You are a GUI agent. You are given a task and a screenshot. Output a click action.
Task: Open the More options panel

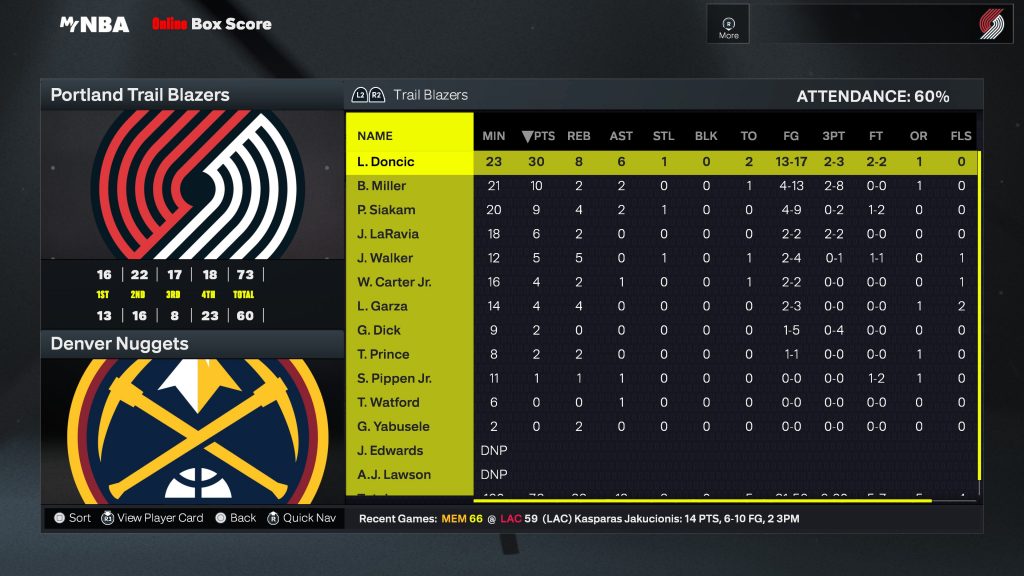(728, 24)
